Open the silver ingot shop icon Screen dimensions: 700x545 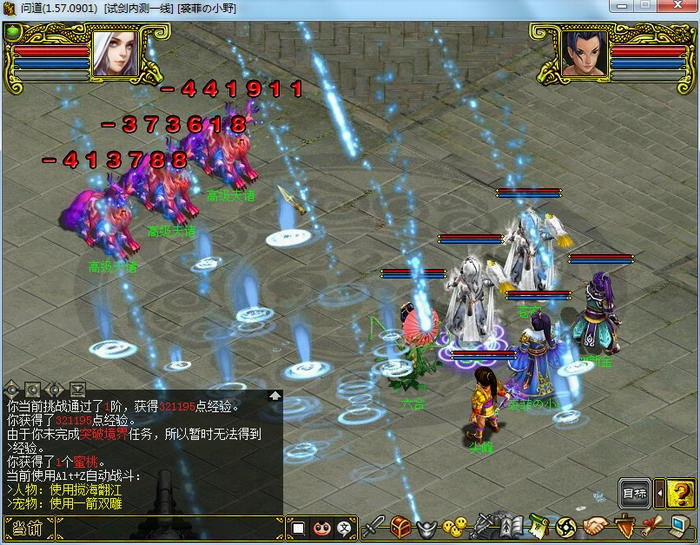tap(428, 526)
